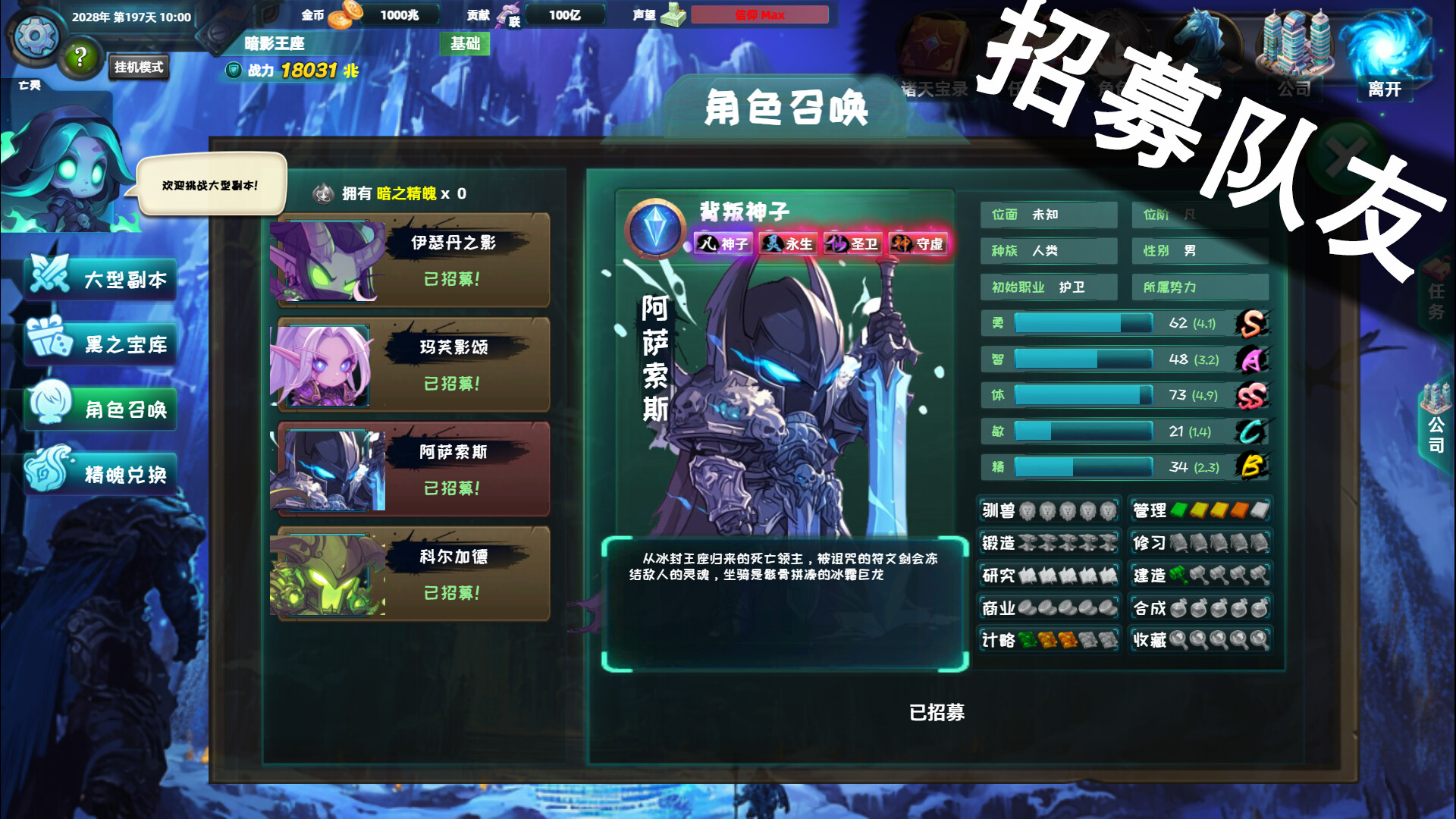The width and height of the screenshot is (1456, 819).
Task: Open the 黑之宝库 treasury entry
Action: click(99, 344)
